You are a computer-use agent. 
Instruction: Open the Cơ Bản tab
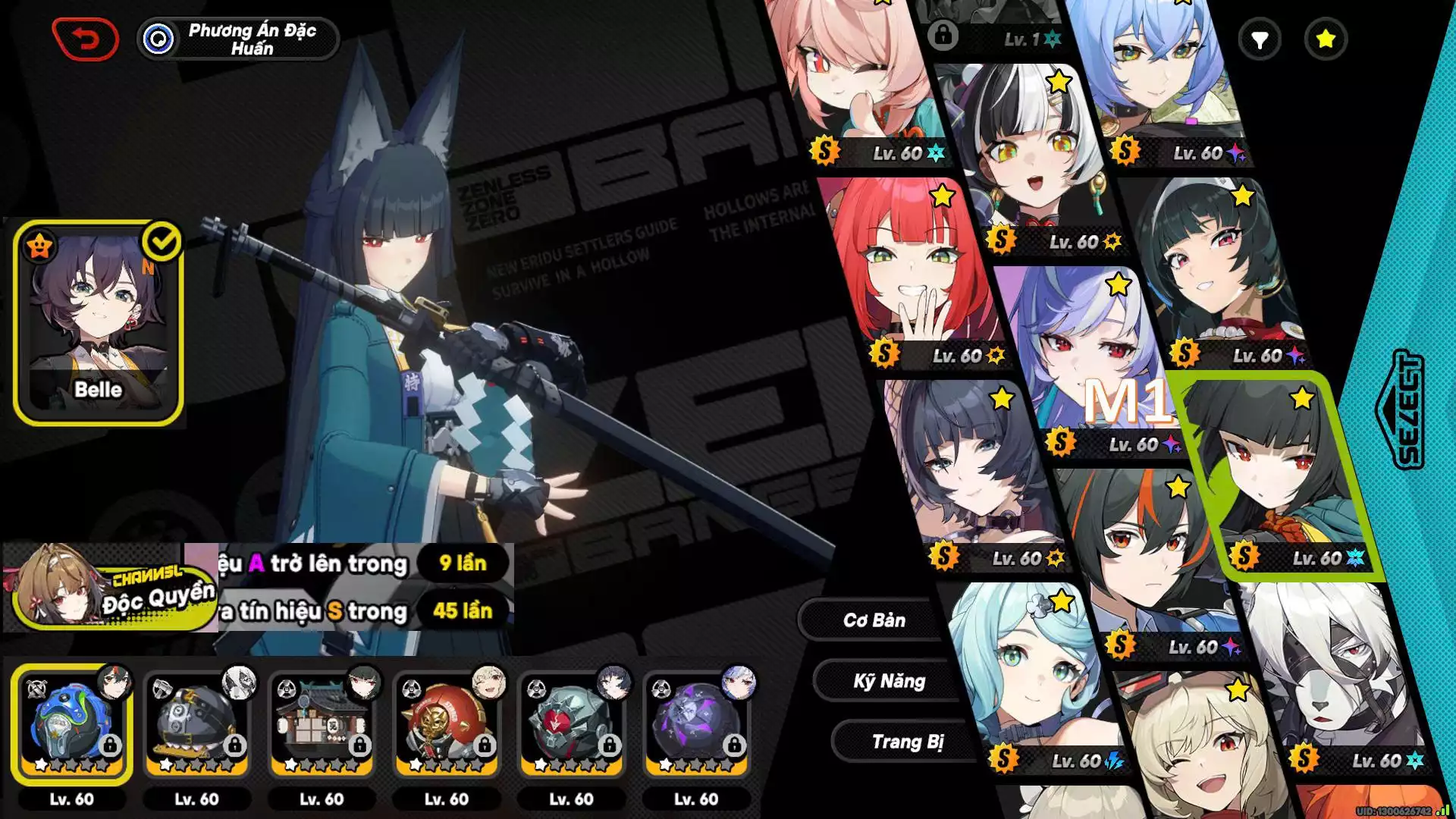click(874, 620)
